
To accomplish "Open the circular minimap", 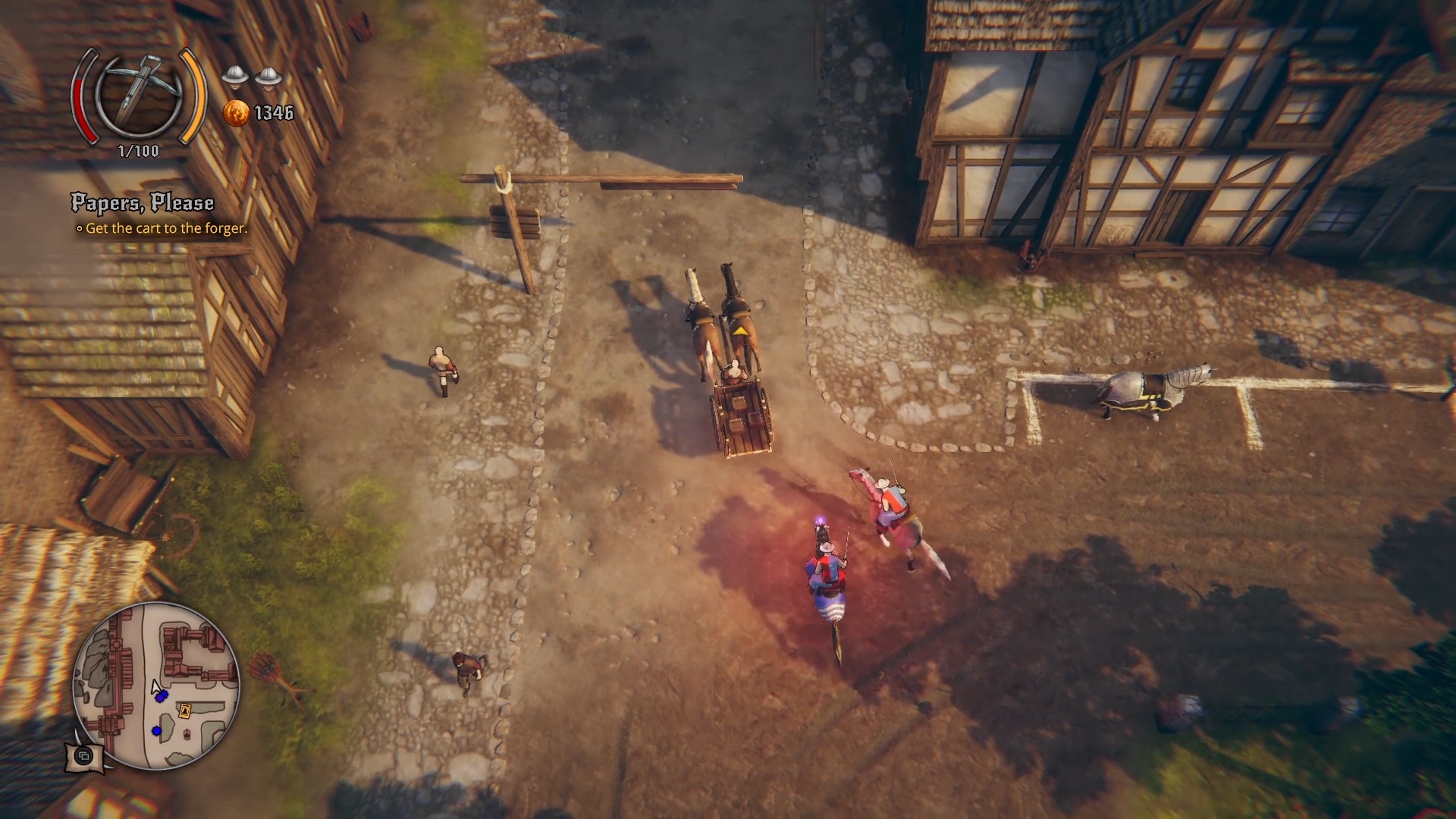I will (x=156, y=686).
